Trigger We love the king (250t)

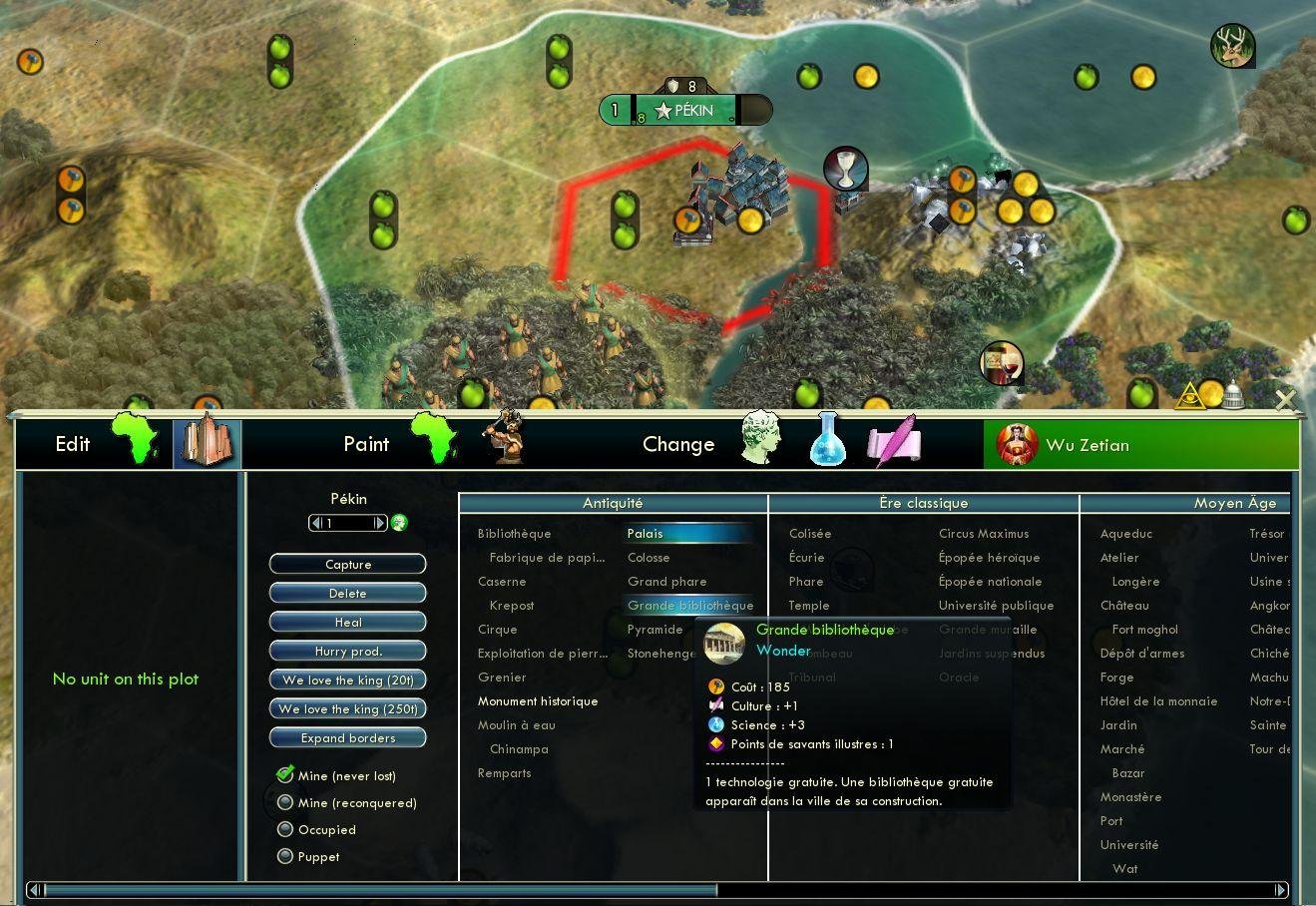[x=347, y=709]
